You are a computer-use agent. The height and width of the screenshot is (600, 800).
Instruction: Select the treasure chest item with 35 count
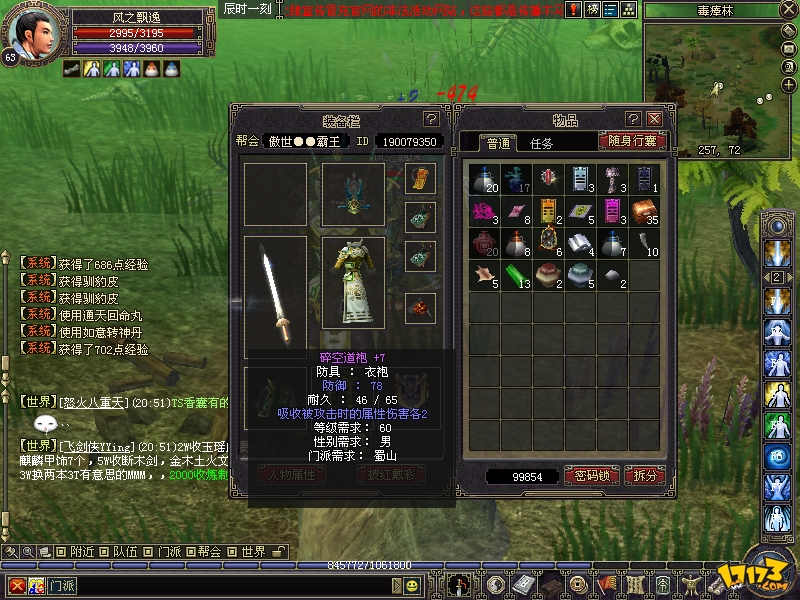(x=645, y=211)
